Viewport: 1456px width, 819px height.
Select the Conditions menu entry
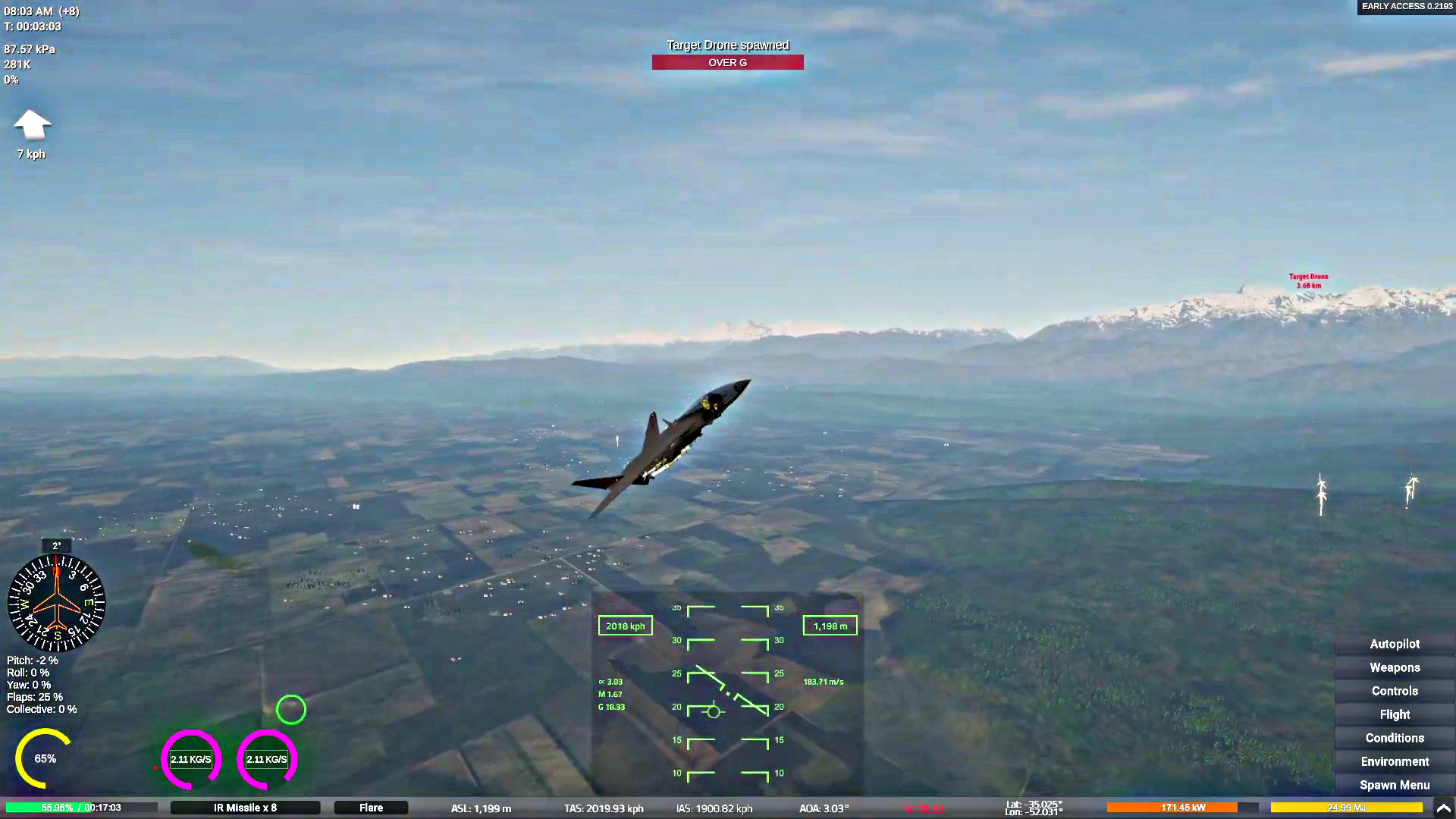coord(1395,738)
